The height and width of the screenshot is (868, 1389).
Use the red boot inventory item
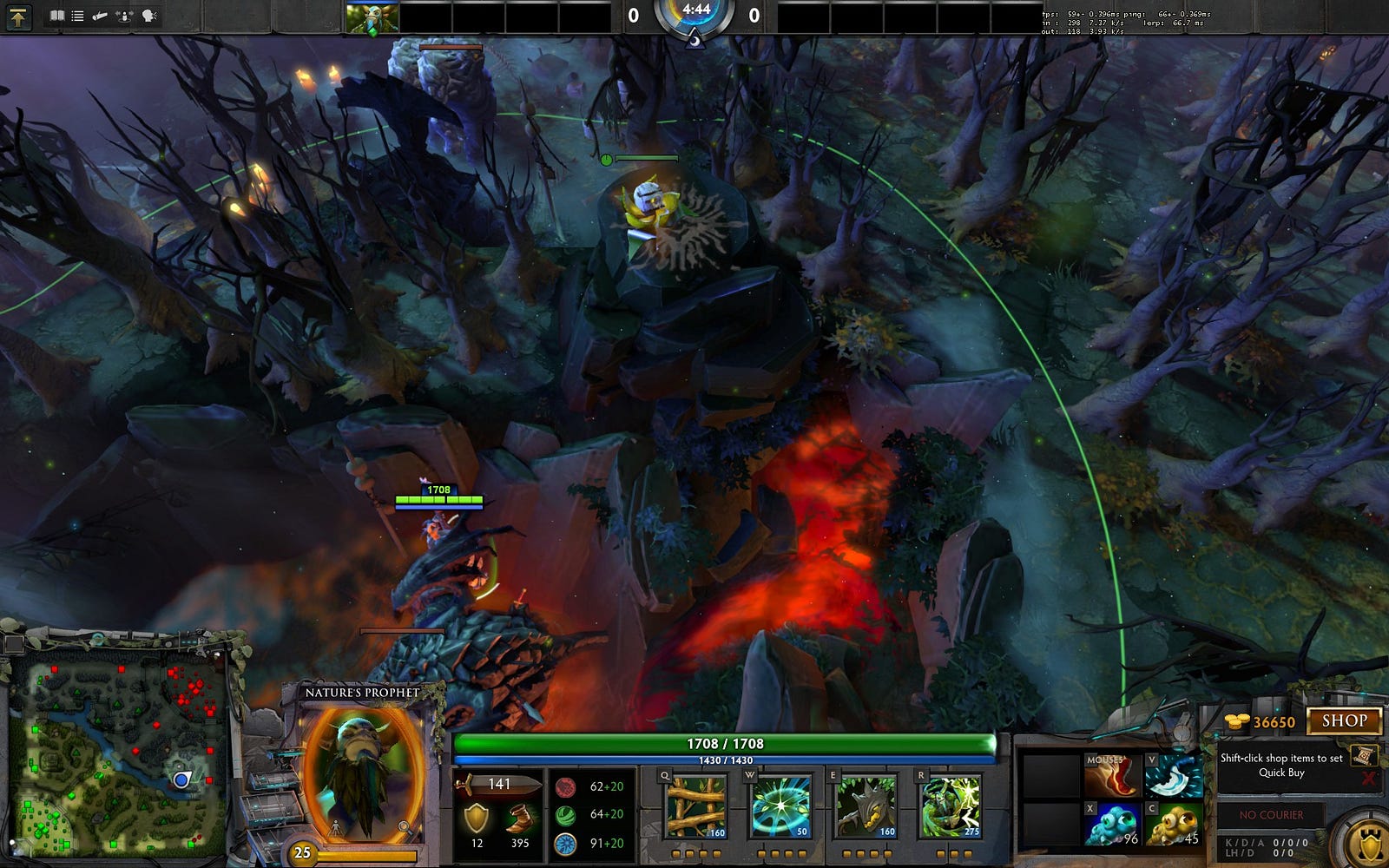tap(1111, 774)
